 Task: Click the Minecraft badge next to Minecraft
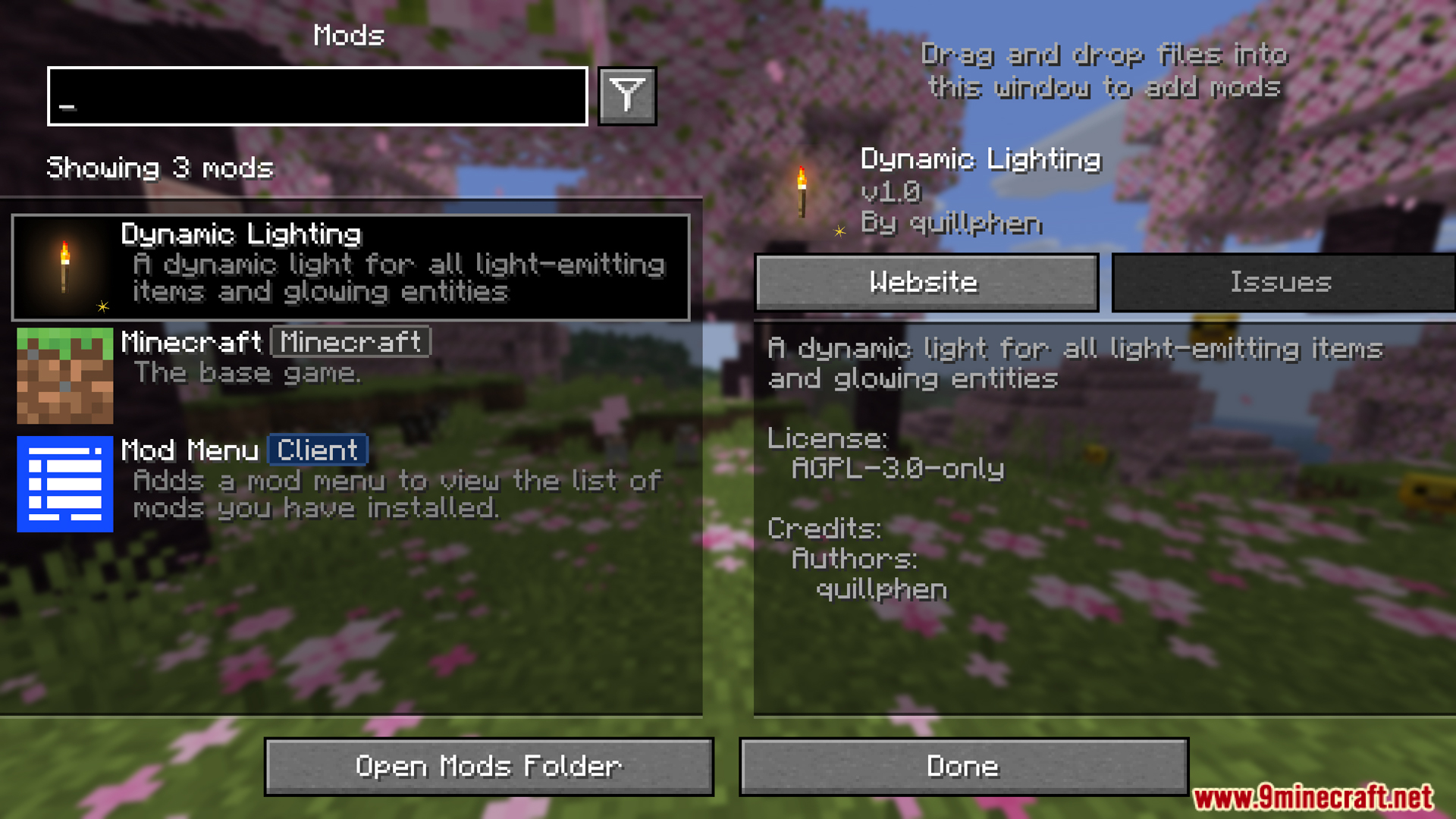(x=350, y=342)
